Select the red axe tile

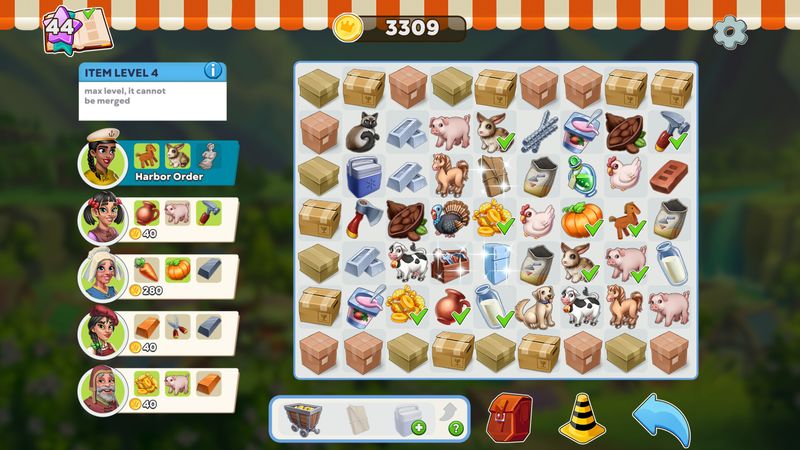pos(363,217)
